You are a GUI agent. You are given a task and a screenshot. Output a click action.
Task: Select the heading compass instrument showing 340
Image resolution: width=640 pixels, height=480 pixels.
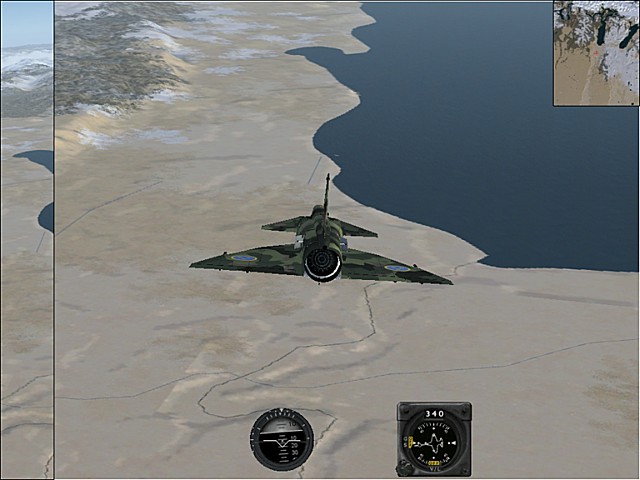434,439
